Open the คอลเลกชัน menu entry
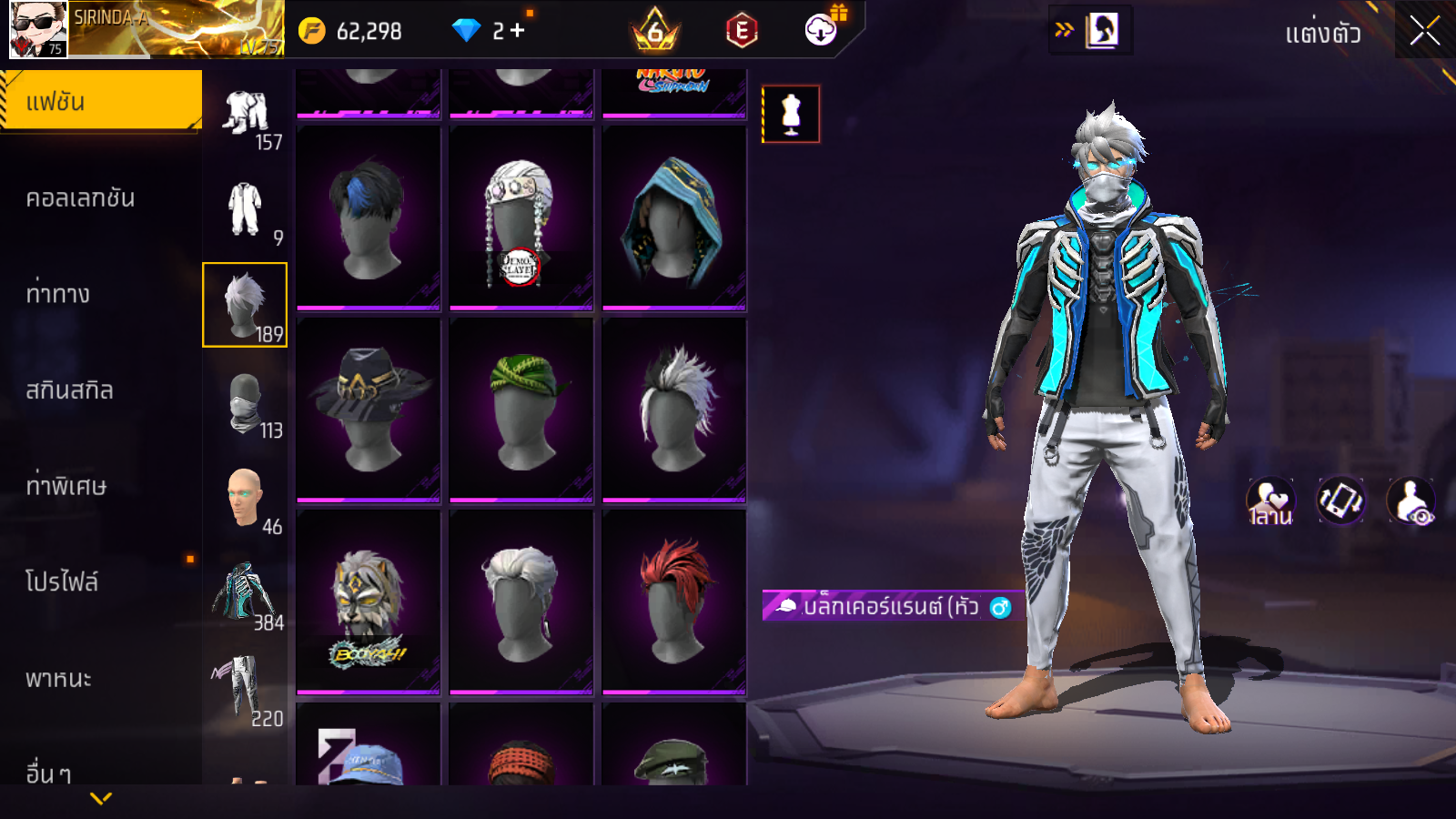This screenshot has width=1456, height=819. pyautogui.click(x=81, y=198)
